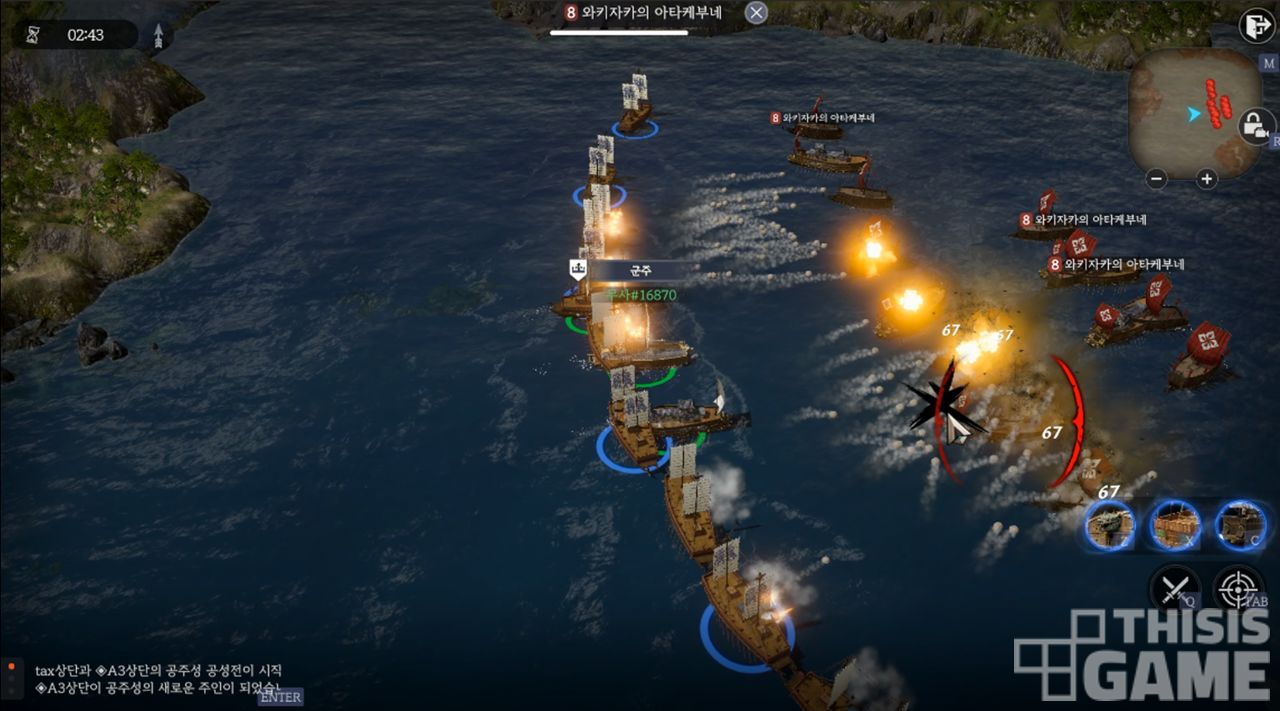Click the arrow icon beside the timer

tap(158, 36)
